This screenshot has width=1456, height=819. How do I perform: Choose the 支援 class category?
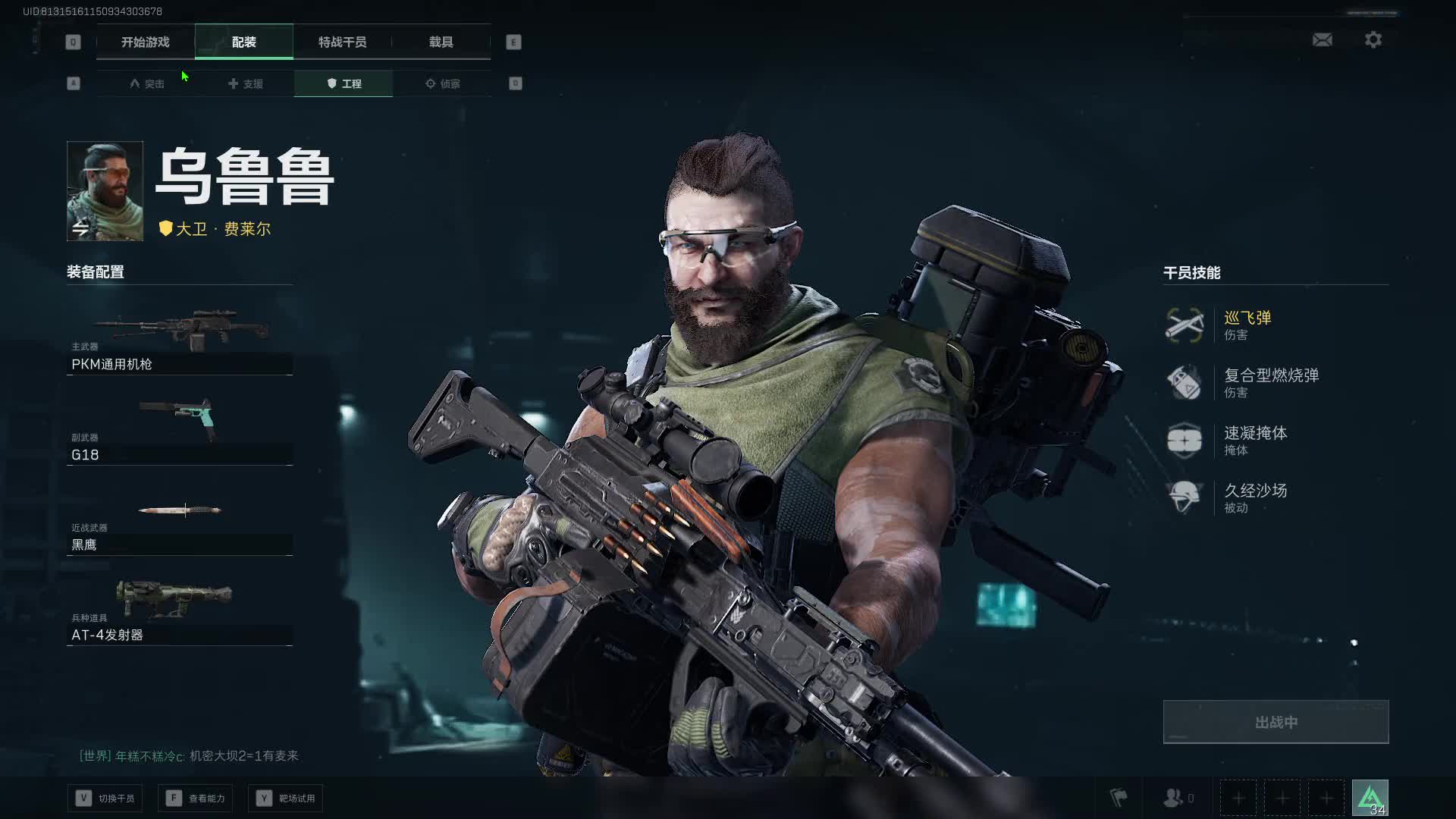pyautogui.click(x=245, y=83)
